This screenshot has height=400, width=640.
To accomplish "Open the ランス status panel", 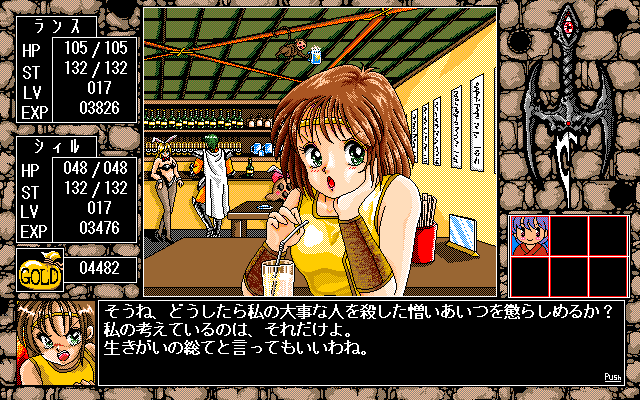I will click(76, 79).
